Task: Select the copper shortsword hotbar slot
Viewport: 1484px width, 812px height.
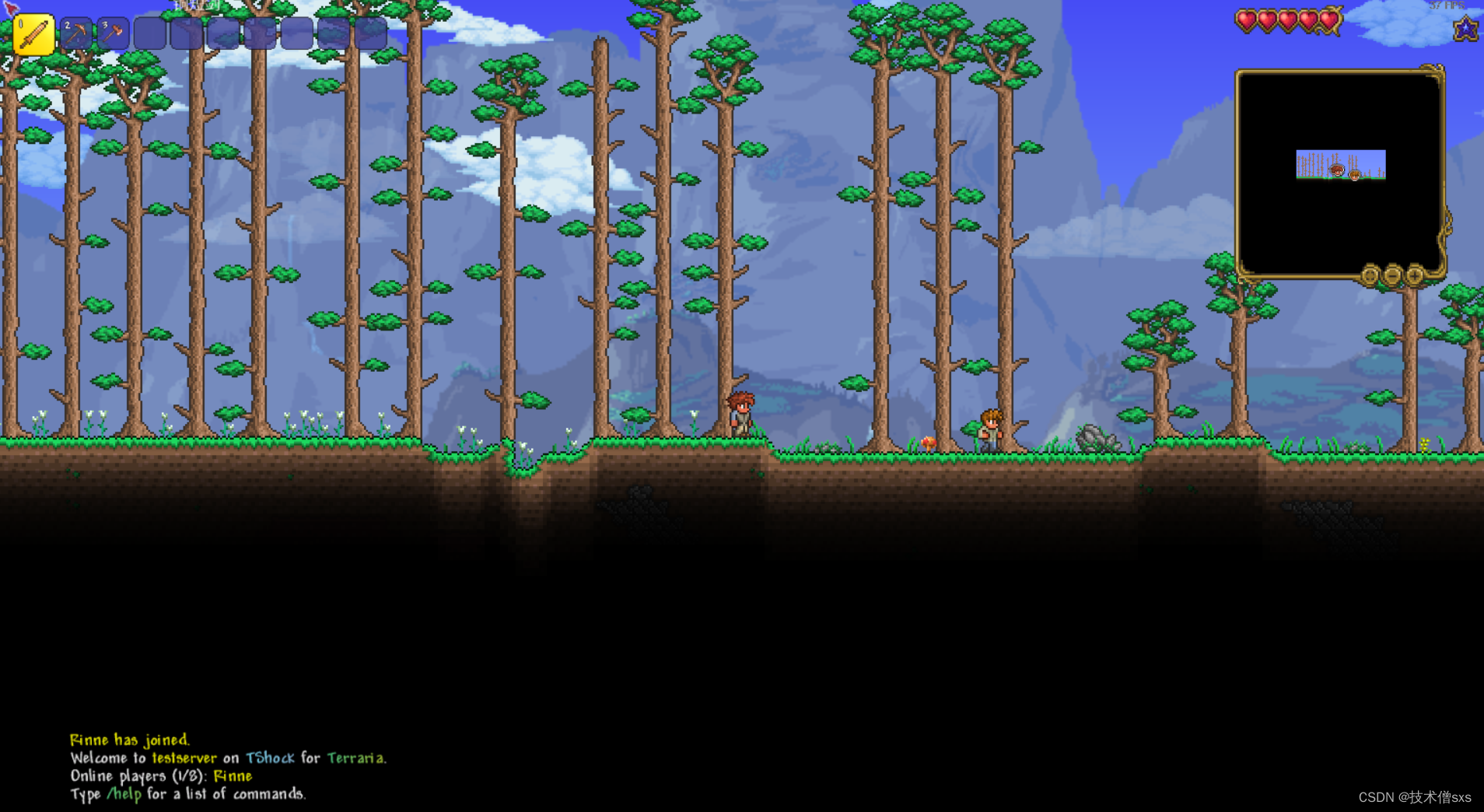Action: tap(33, 35)
